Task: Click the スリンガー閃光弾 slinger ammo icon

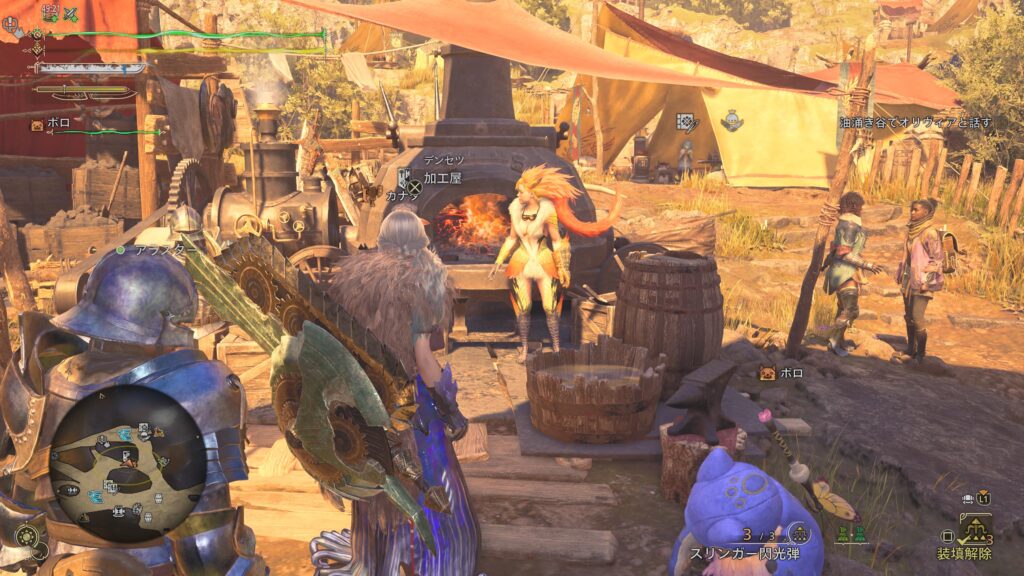Action: coord(798,533)
